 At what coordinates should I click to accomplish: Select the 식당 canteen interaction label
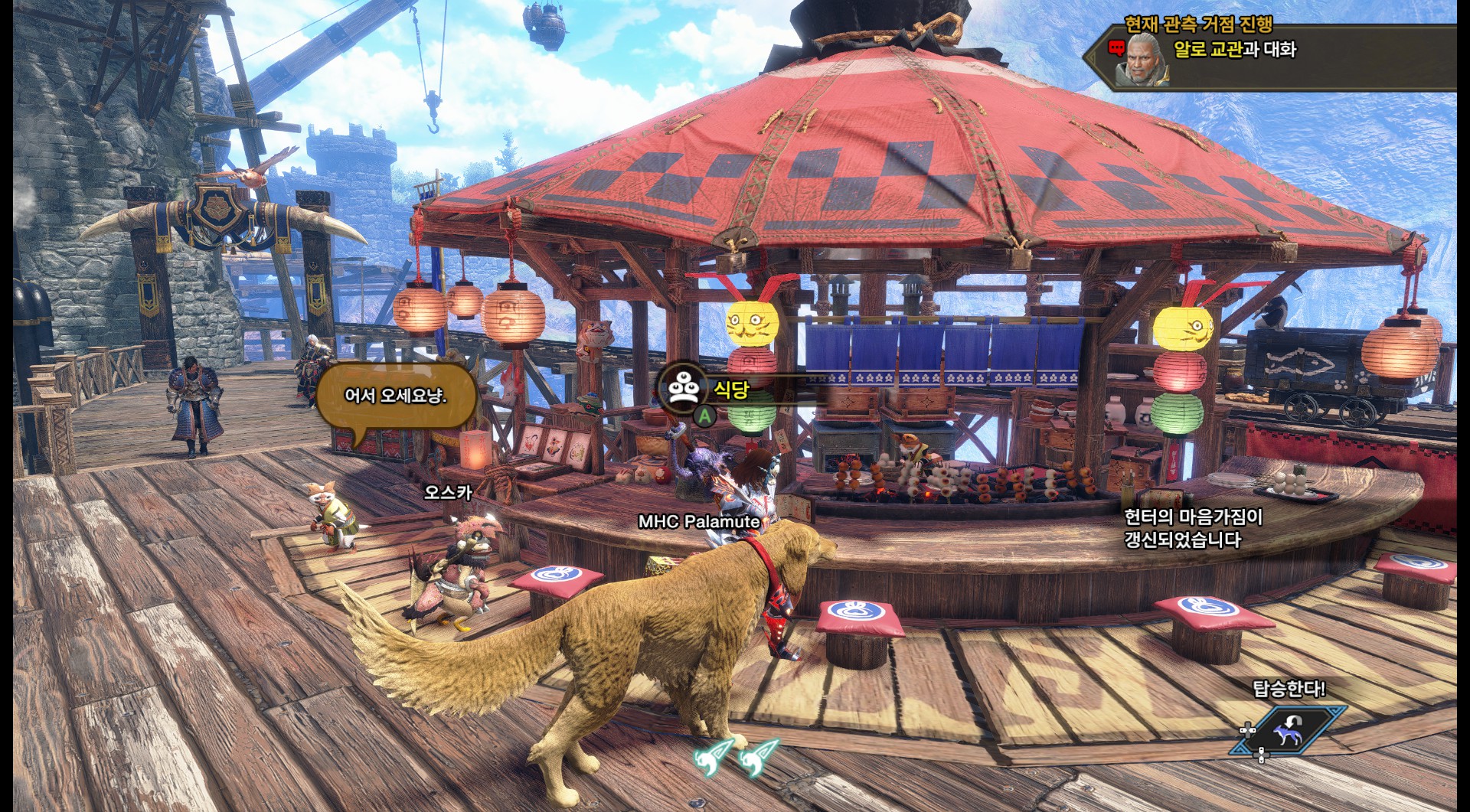tap(731, 390)
